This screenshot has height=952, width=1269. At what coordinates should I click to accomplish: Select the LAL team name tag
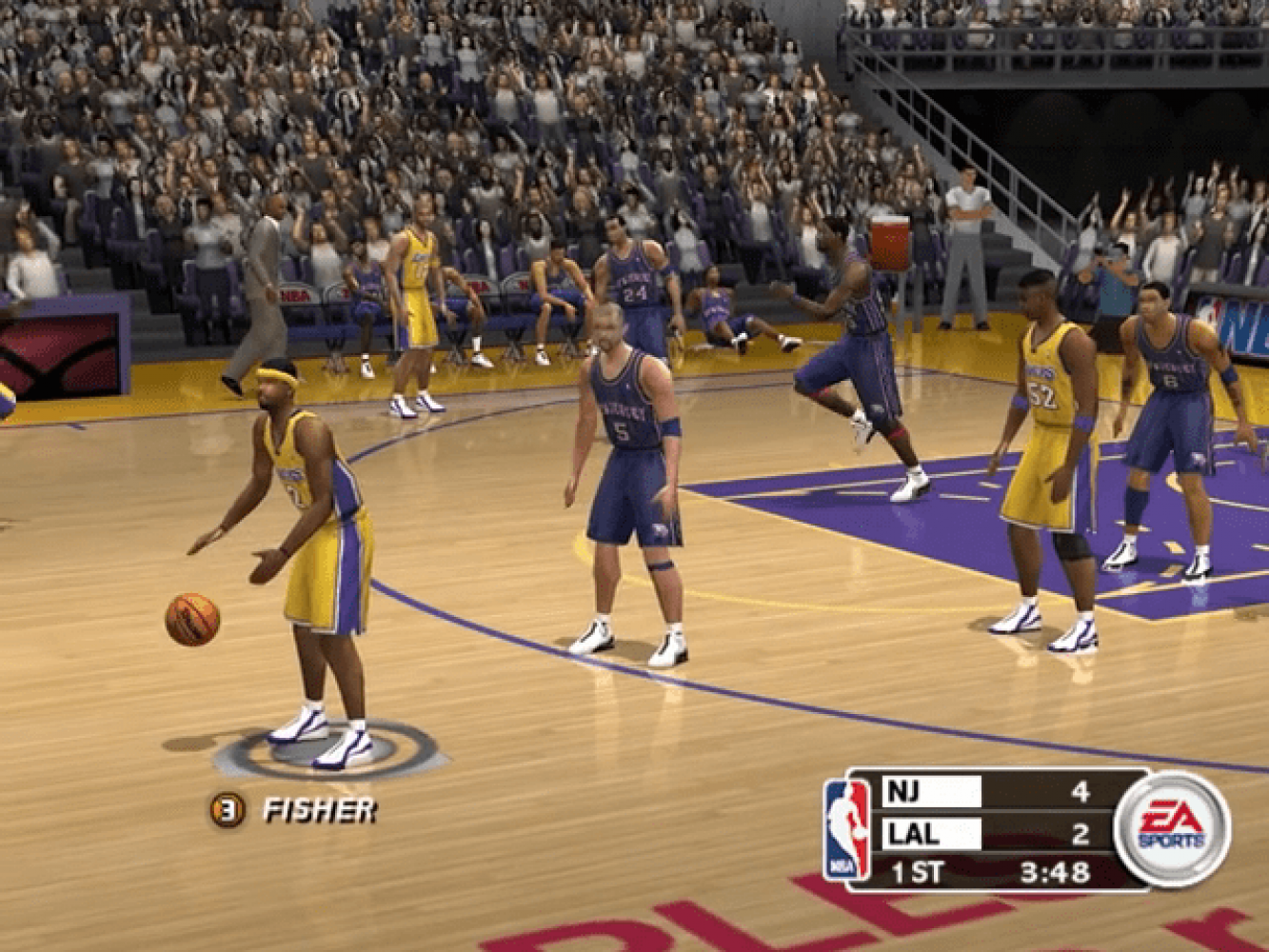click(x=931, y=834)
